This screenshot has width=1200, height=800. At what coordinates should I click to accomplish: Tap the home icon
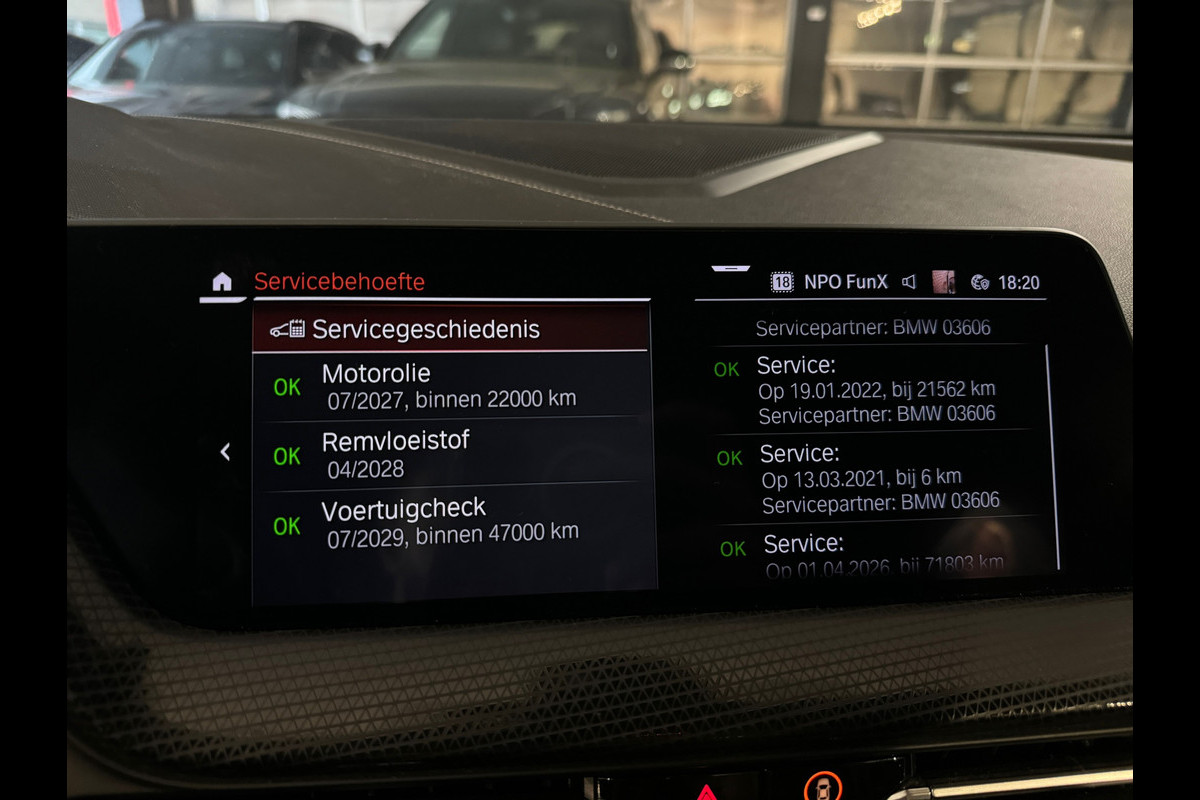click(x=222, y=282)
